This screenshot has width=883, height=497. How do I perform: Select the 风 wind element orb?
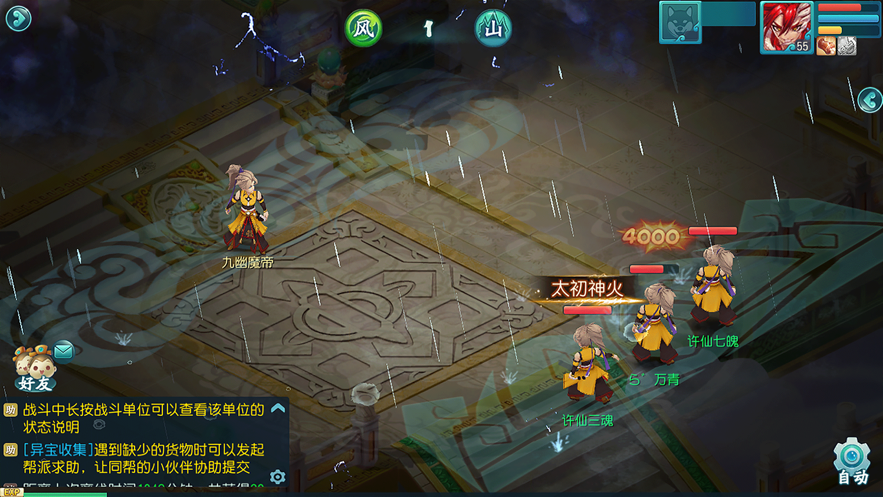(x=364, y=28)
